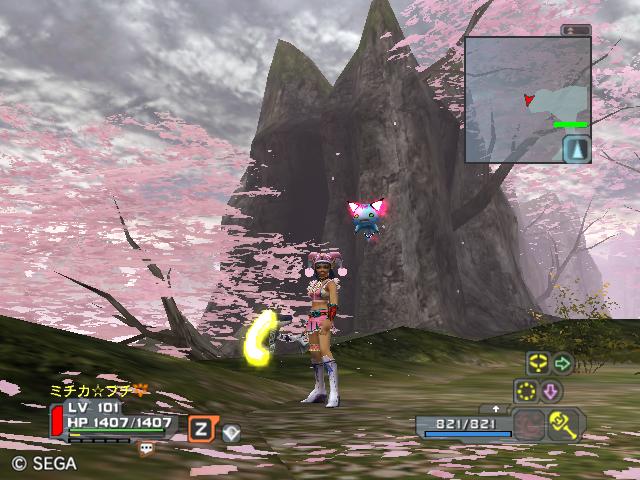The image size is (640, 480).
Task: Open the chat speech bubble icon
Action: pyautogui.click(x=146, y=449)
